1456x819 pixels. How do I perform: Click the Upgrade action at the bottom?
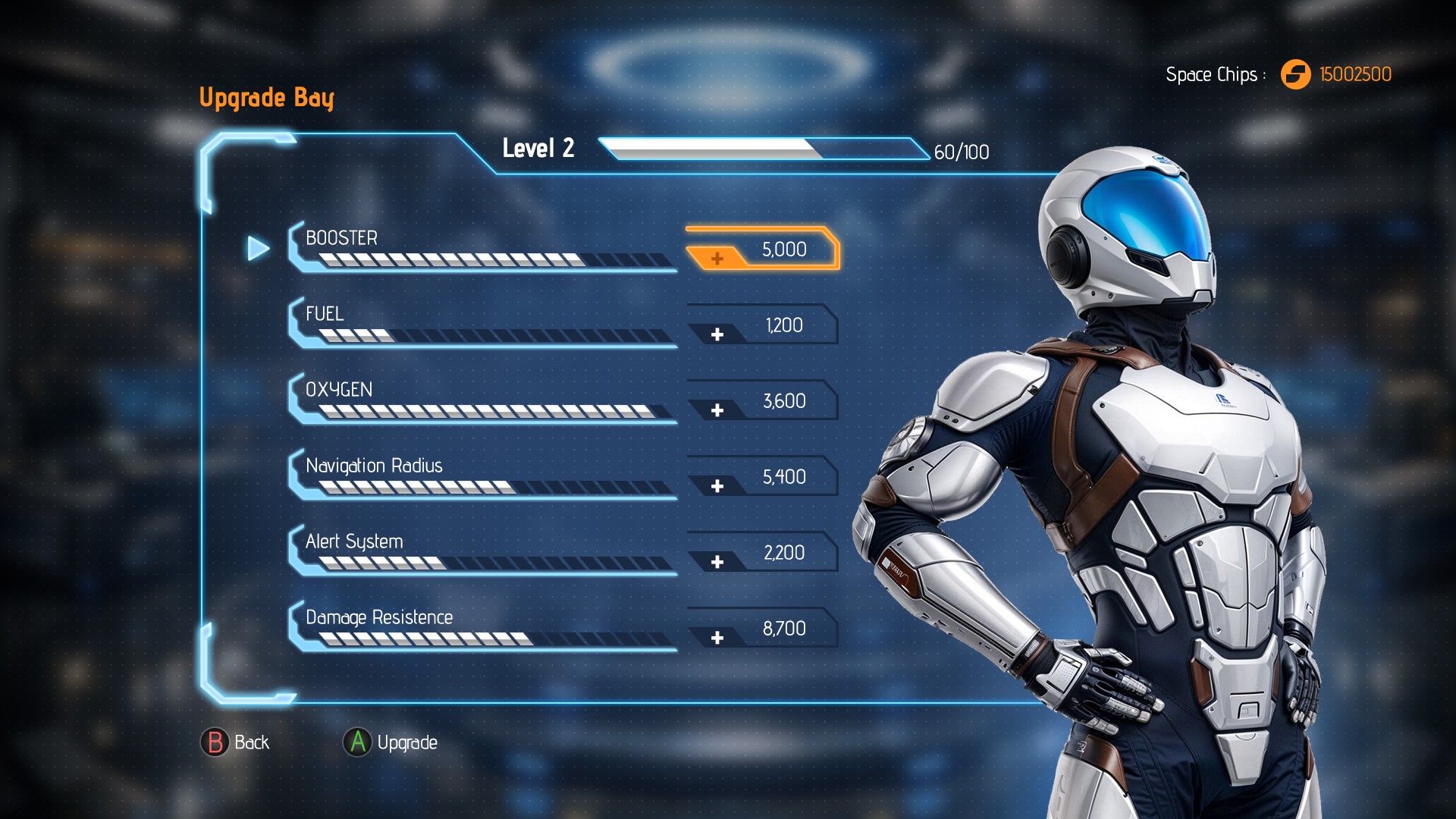pos(391,742)
